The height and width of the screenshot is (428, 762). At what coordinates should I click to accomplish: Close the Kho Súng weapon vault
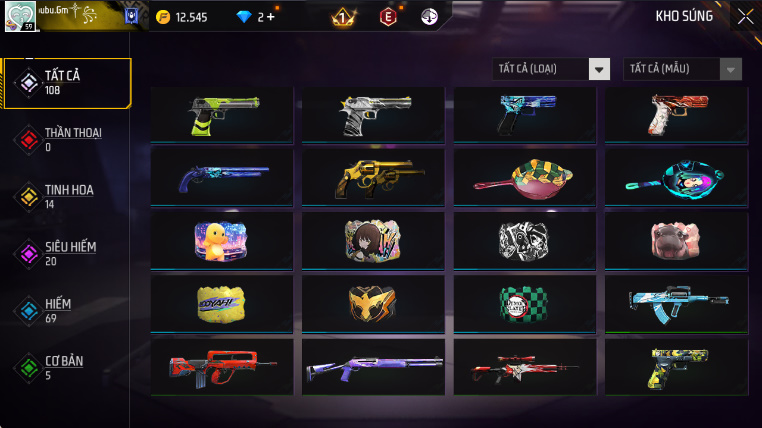[x=745, y=16]
